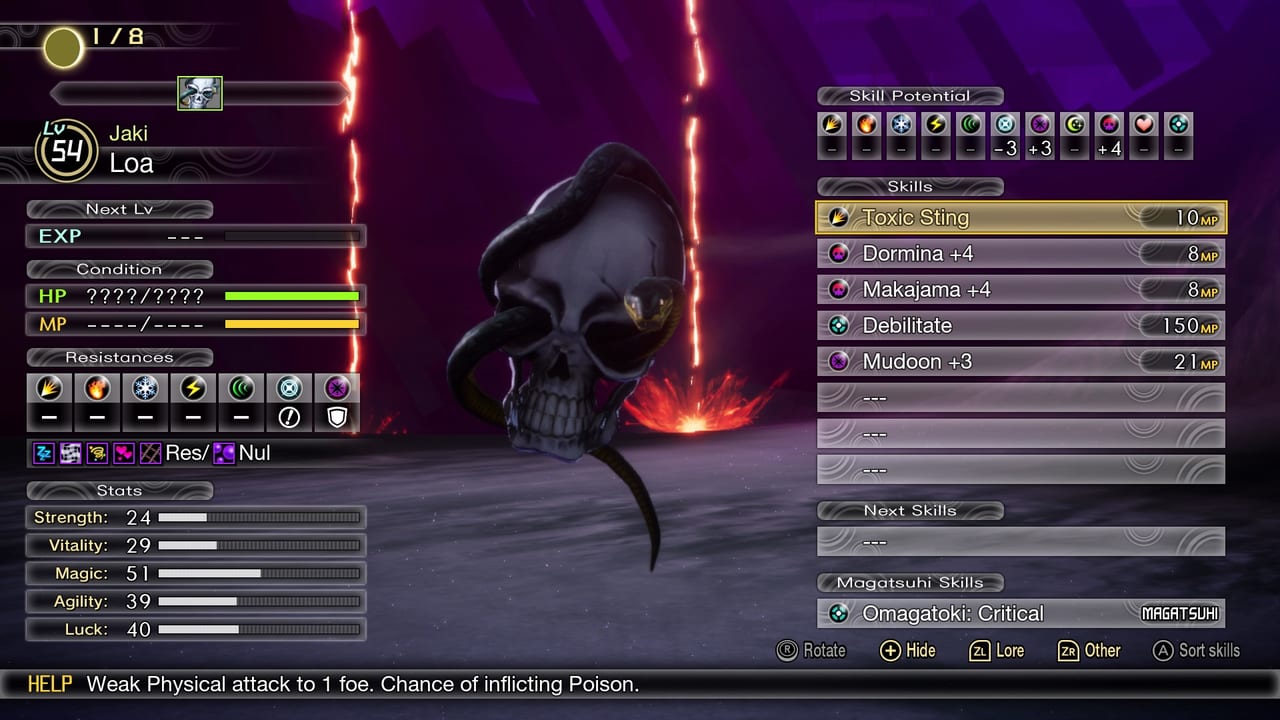Toggle Hide with the plus button
Screen dimensions: 1280x720
[x=906, y=650]
